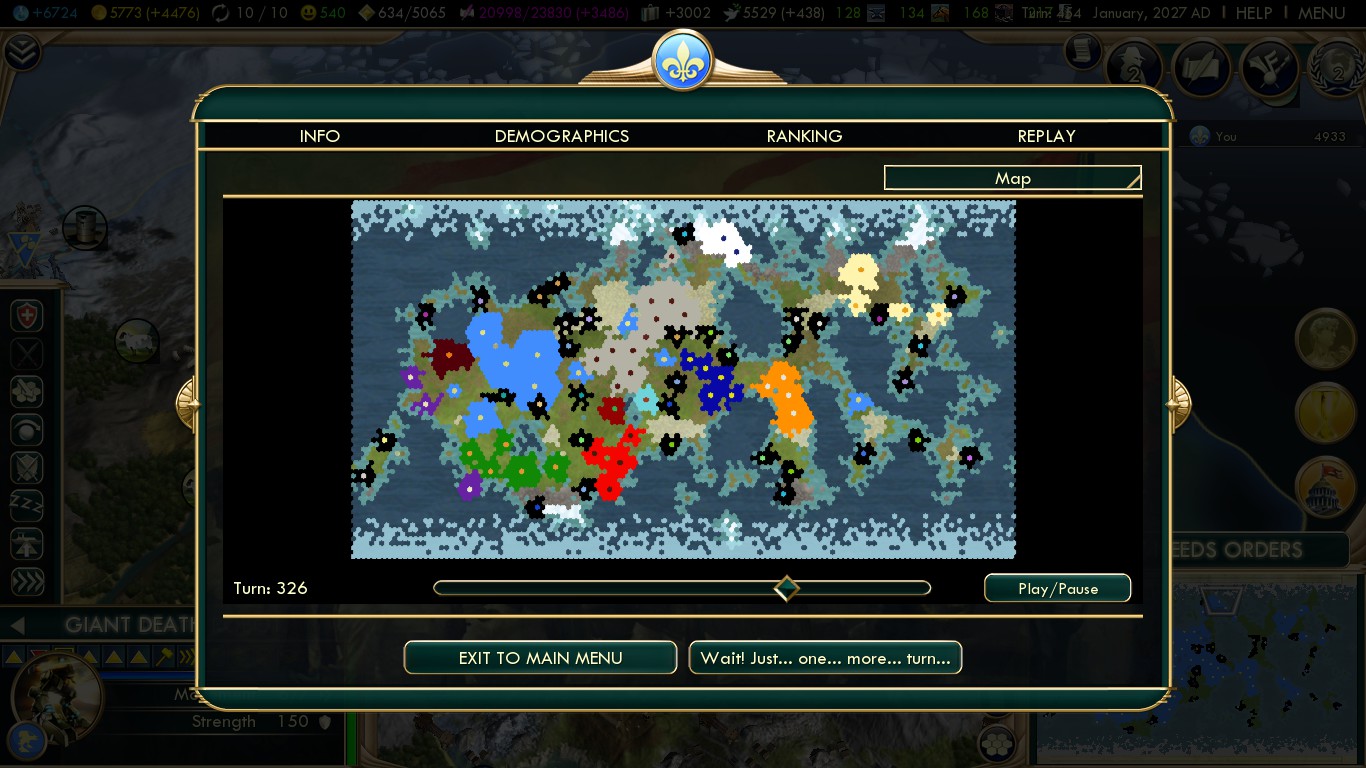Exit to Main Menu
Image resolution: width=1366 pixels, height=768 pixels.
pos(540,658)
